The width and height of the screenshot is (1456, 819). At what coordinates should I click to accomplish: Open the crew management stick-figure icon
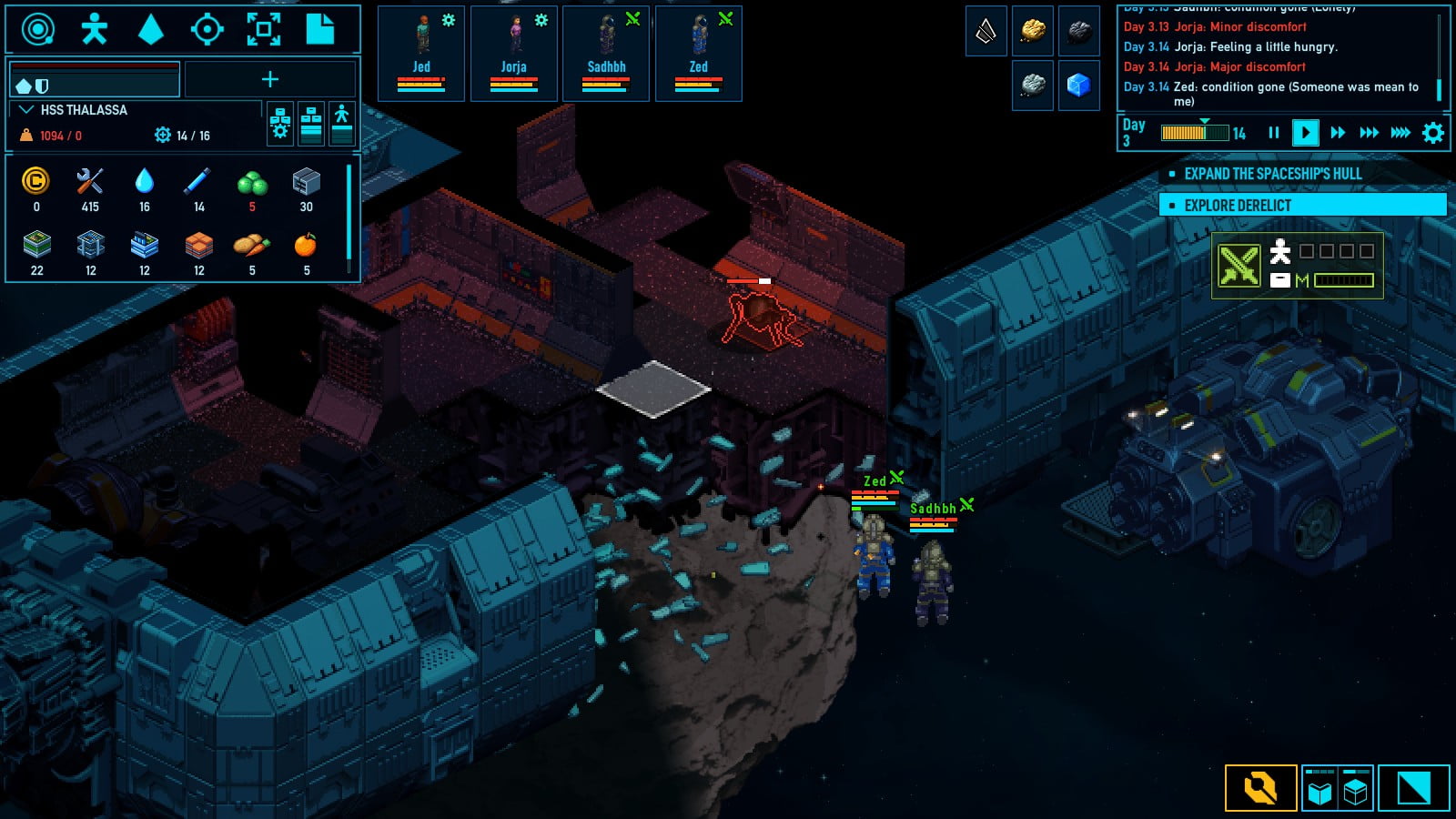(94, 30)
